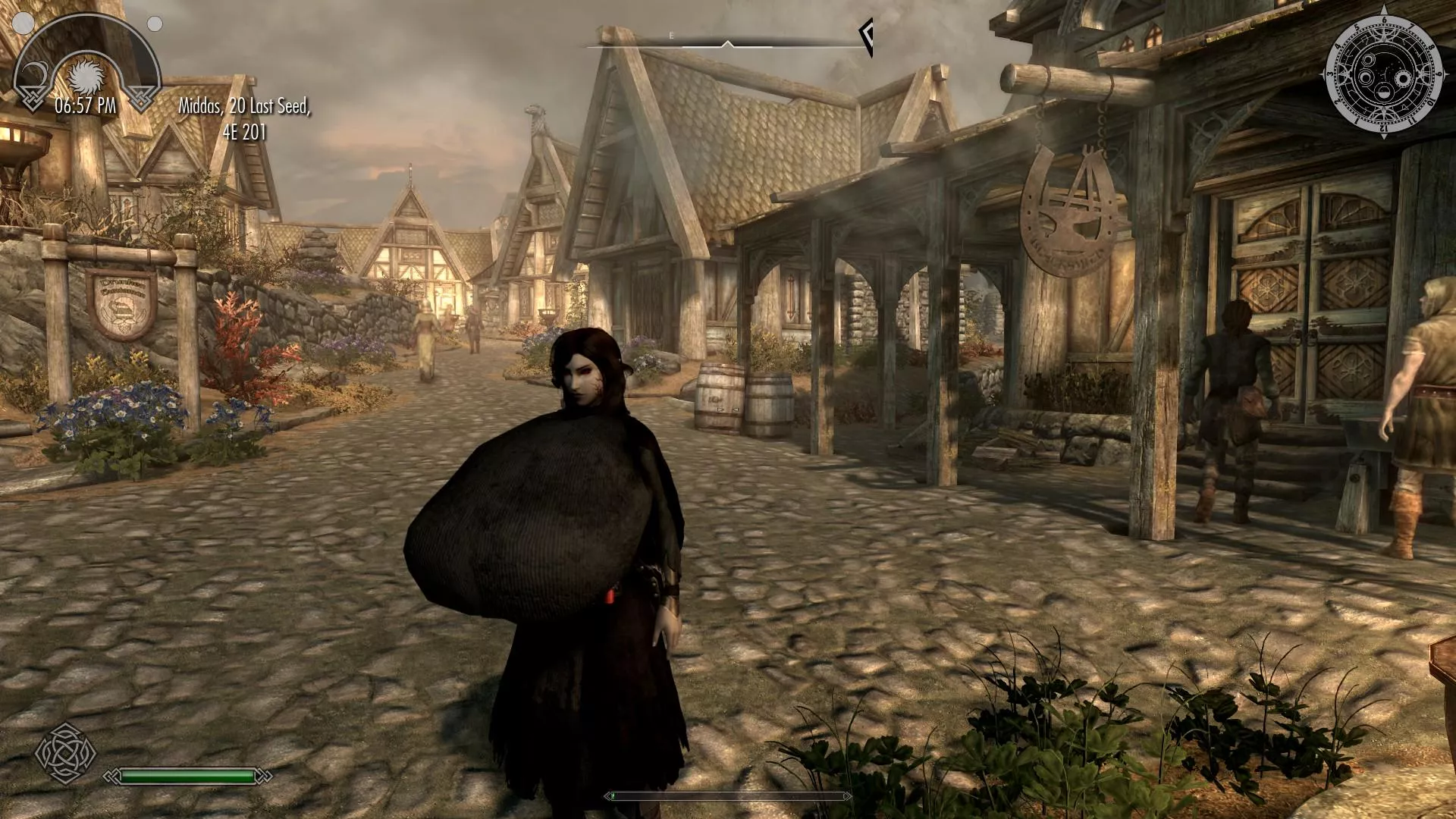Click the 4E 201 year label
The height and width of the screenshot is (819, 1456).
tap(244, 132)
